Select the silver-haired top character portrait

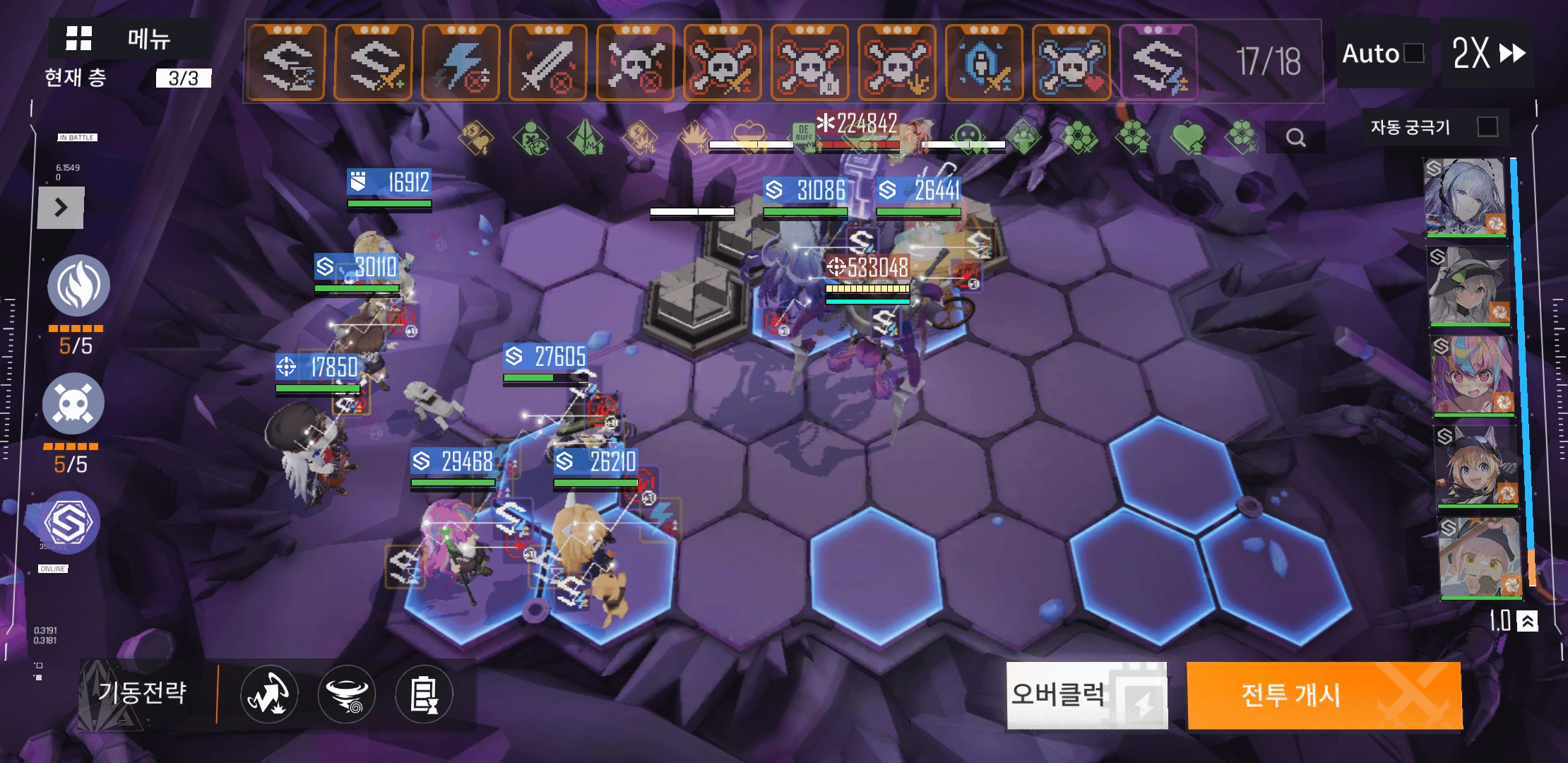1465,197
